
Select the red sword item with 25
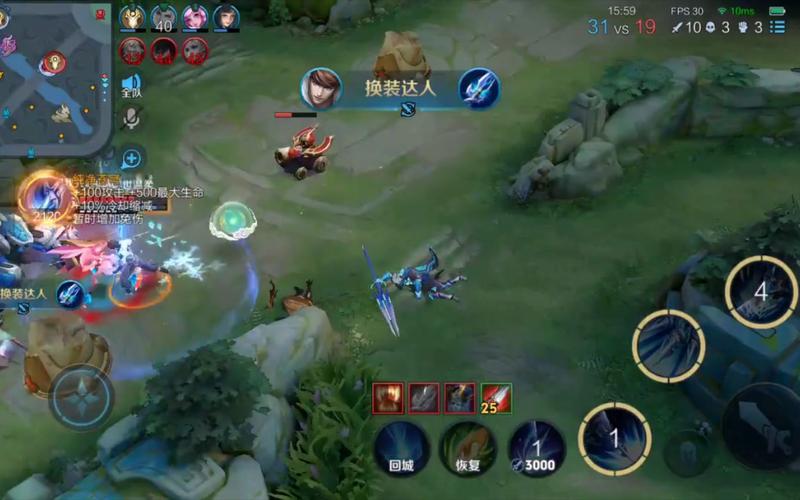click(x=496, y=398)
